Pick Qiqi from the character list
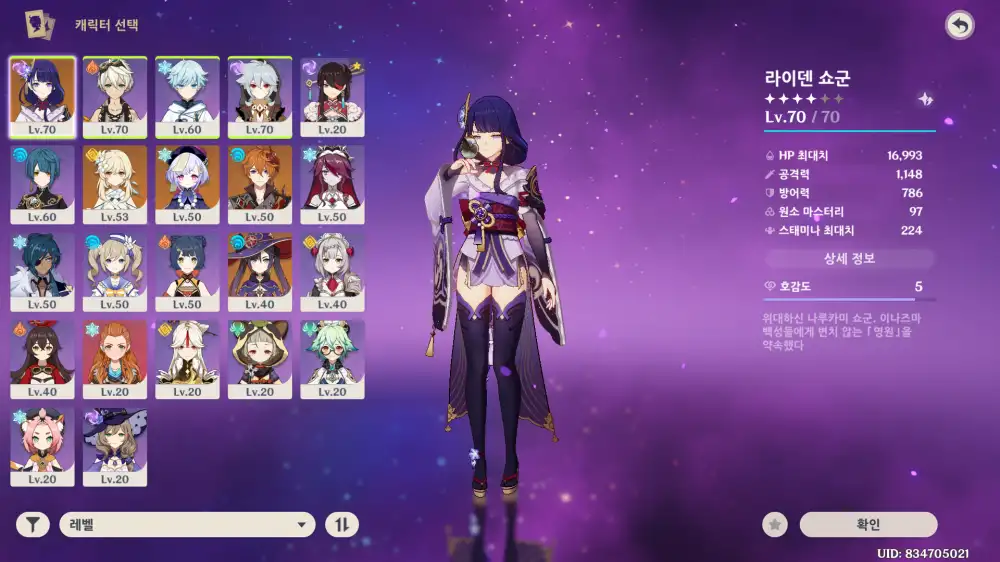Image resolution: width=1000 pixels, height=562 pixels. [x=187, y=184]
